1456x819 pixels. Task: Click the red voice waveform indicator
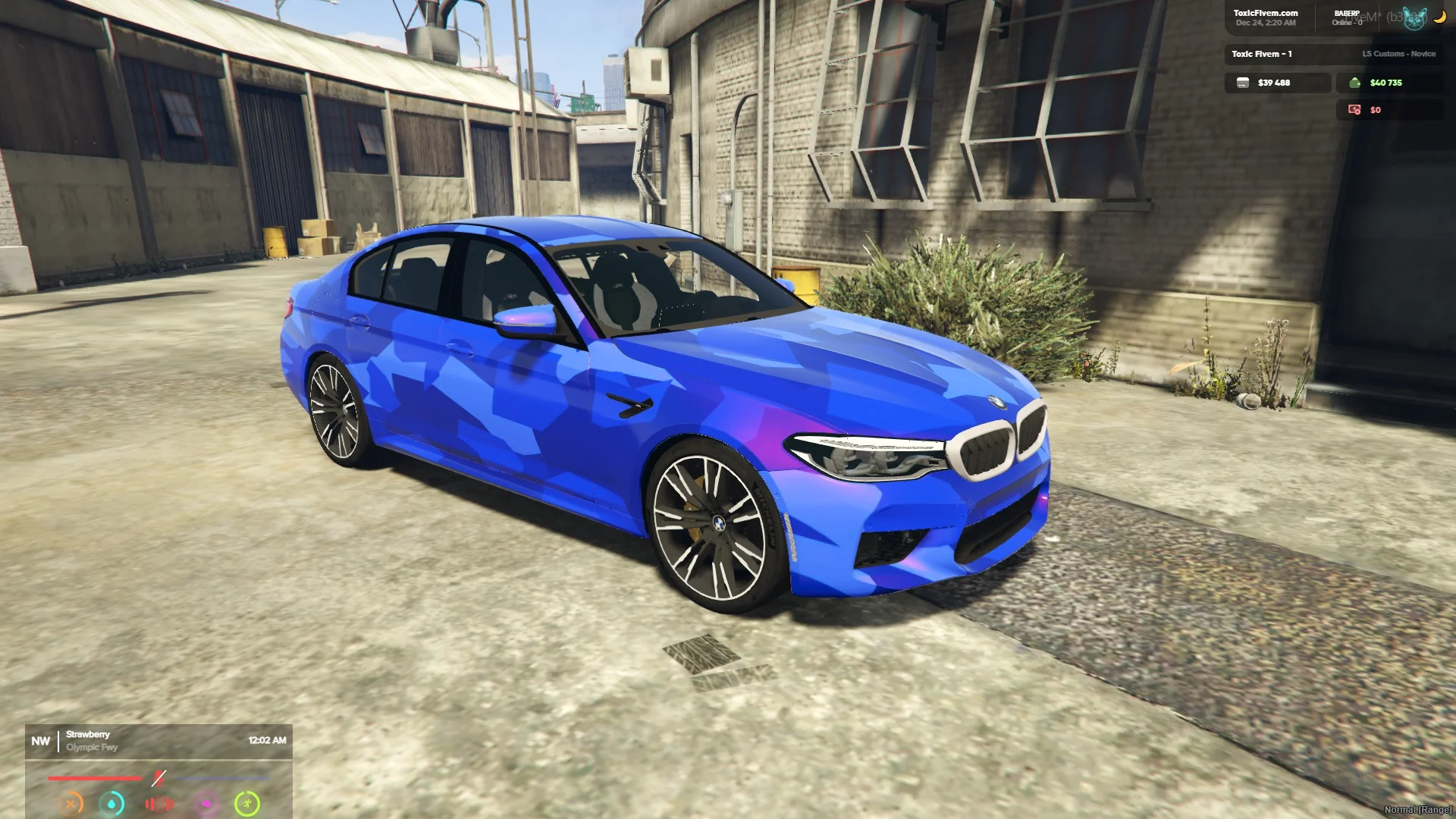(159, 804)
